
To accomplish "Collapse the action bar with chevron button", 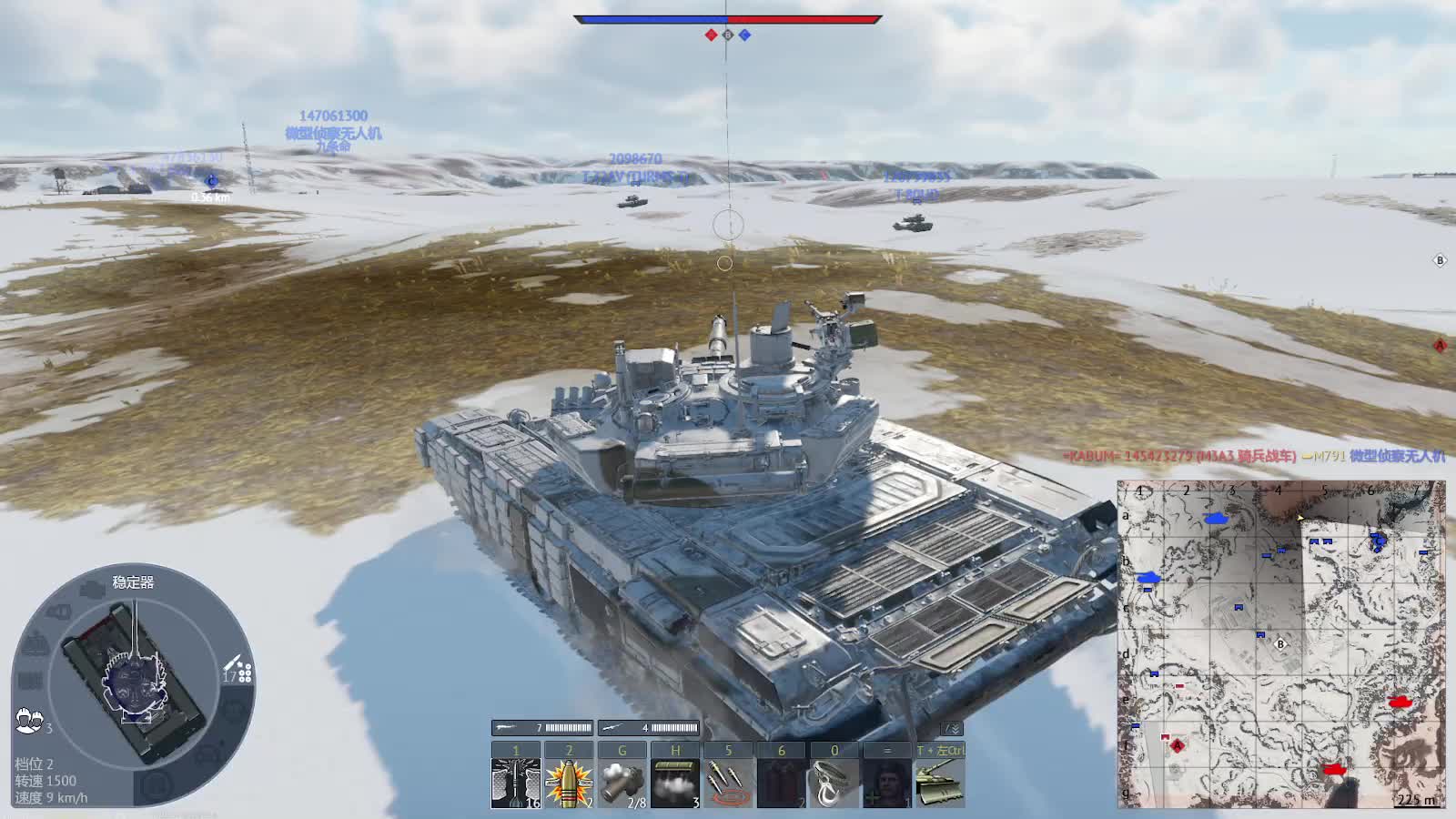I will click(x=951, y=728).
